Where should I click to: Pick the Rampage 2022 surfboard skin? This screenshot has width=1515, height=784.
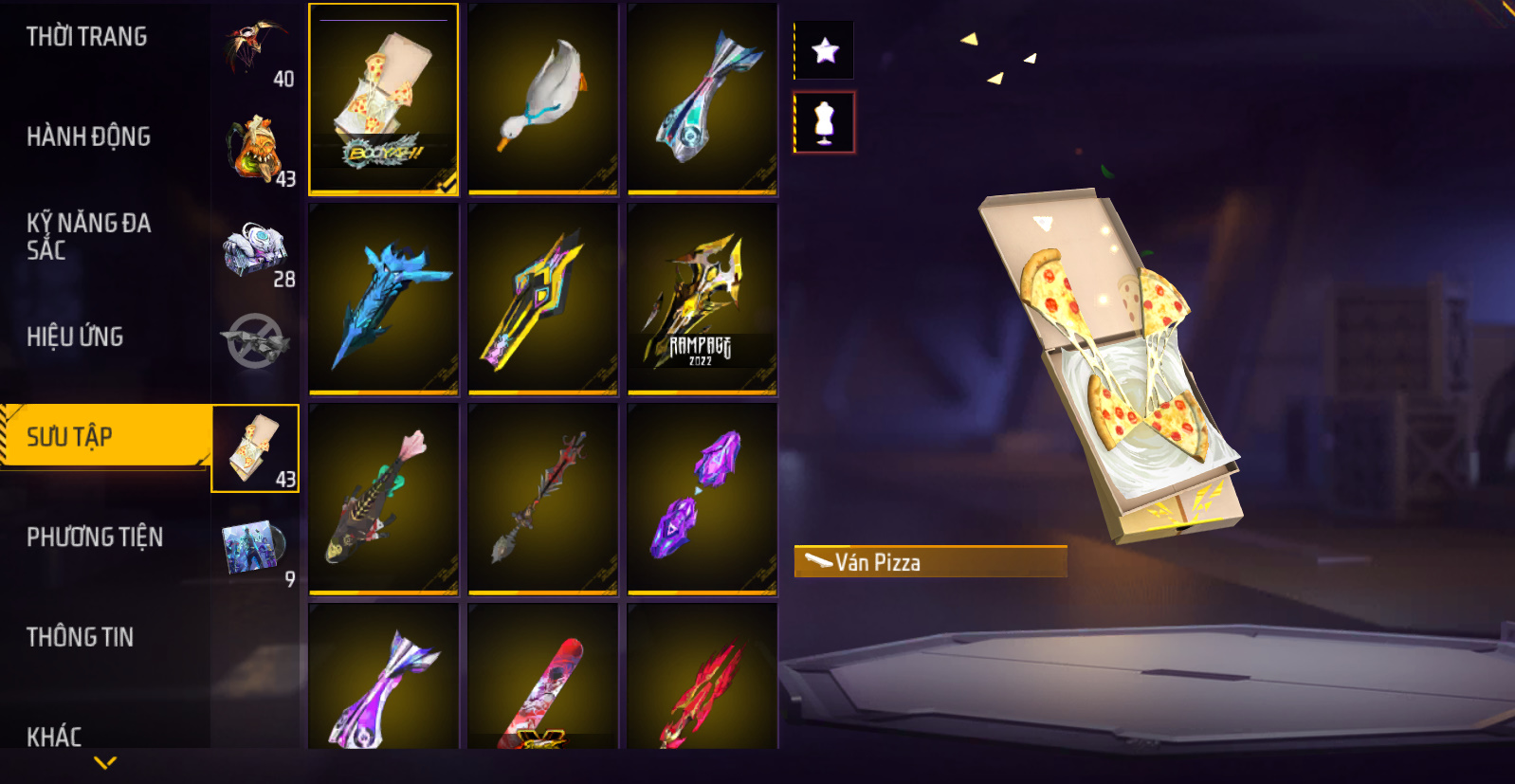click(x=702, y=300)
